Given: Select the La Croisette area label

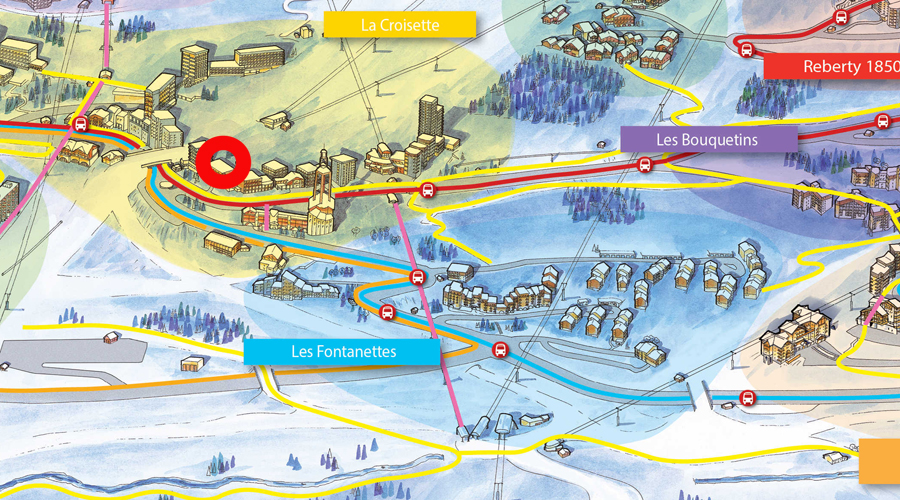Looking at the screenshot, I should 399,25.
